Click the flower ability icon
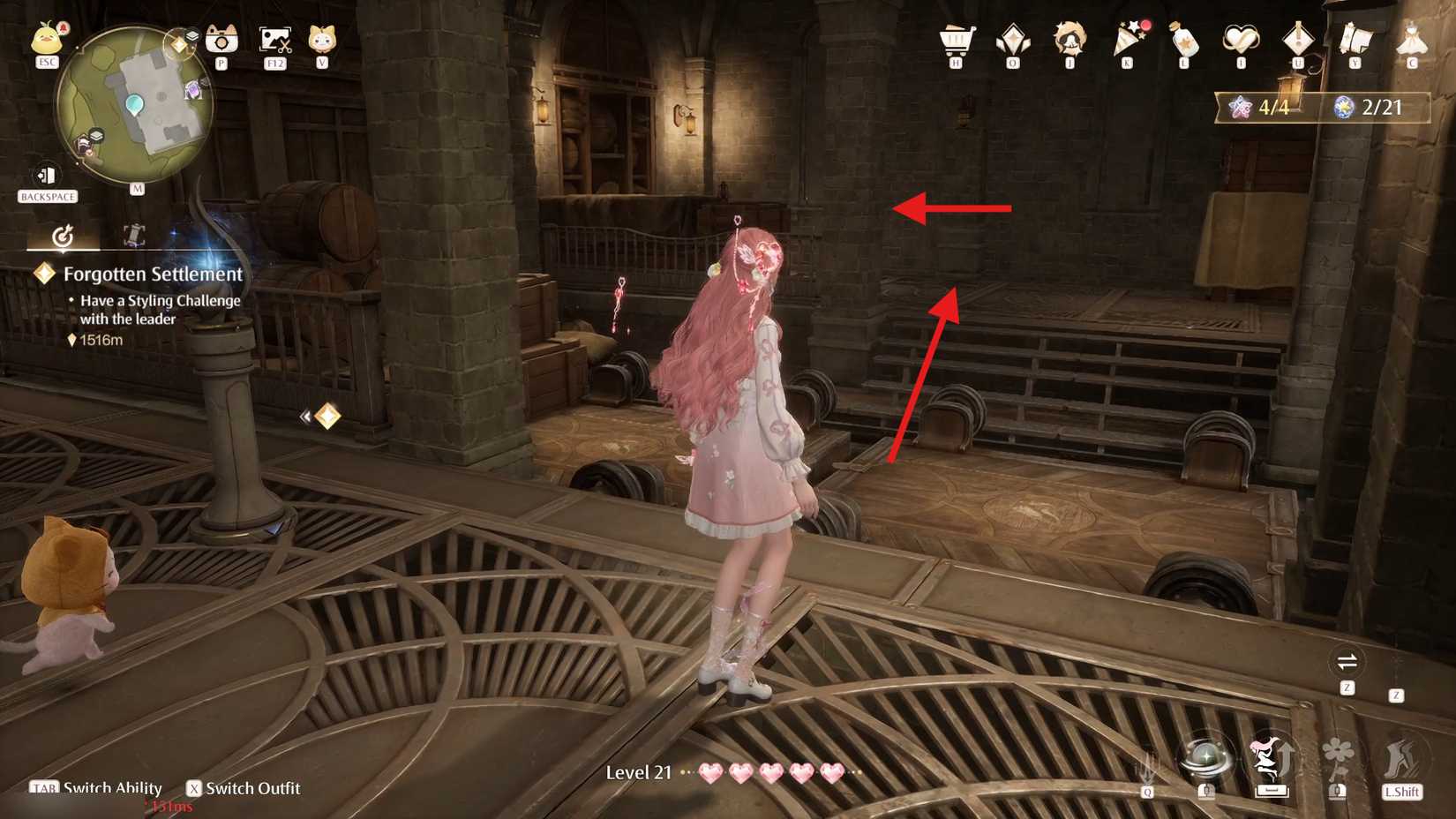The image size is (1456, 819). click(x=1335, y=756)
